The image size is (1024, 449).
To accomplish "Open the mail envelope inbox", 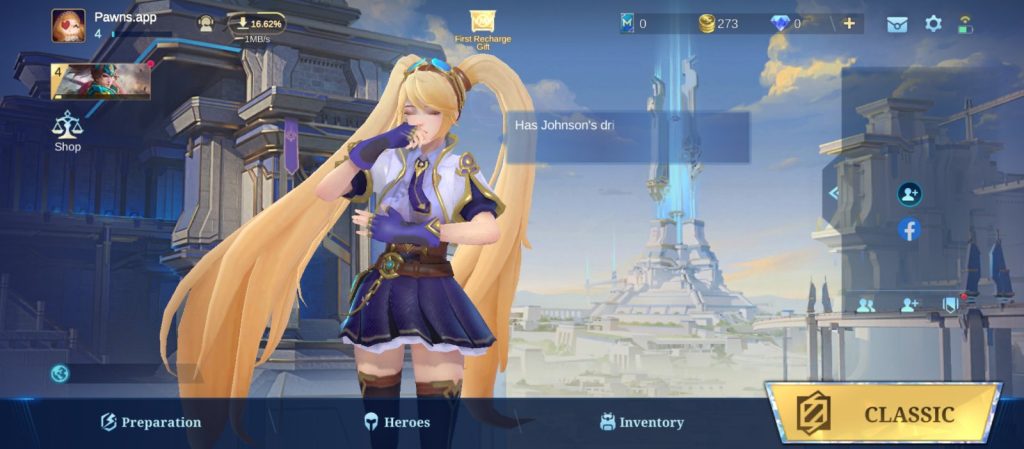I will 897,24.
